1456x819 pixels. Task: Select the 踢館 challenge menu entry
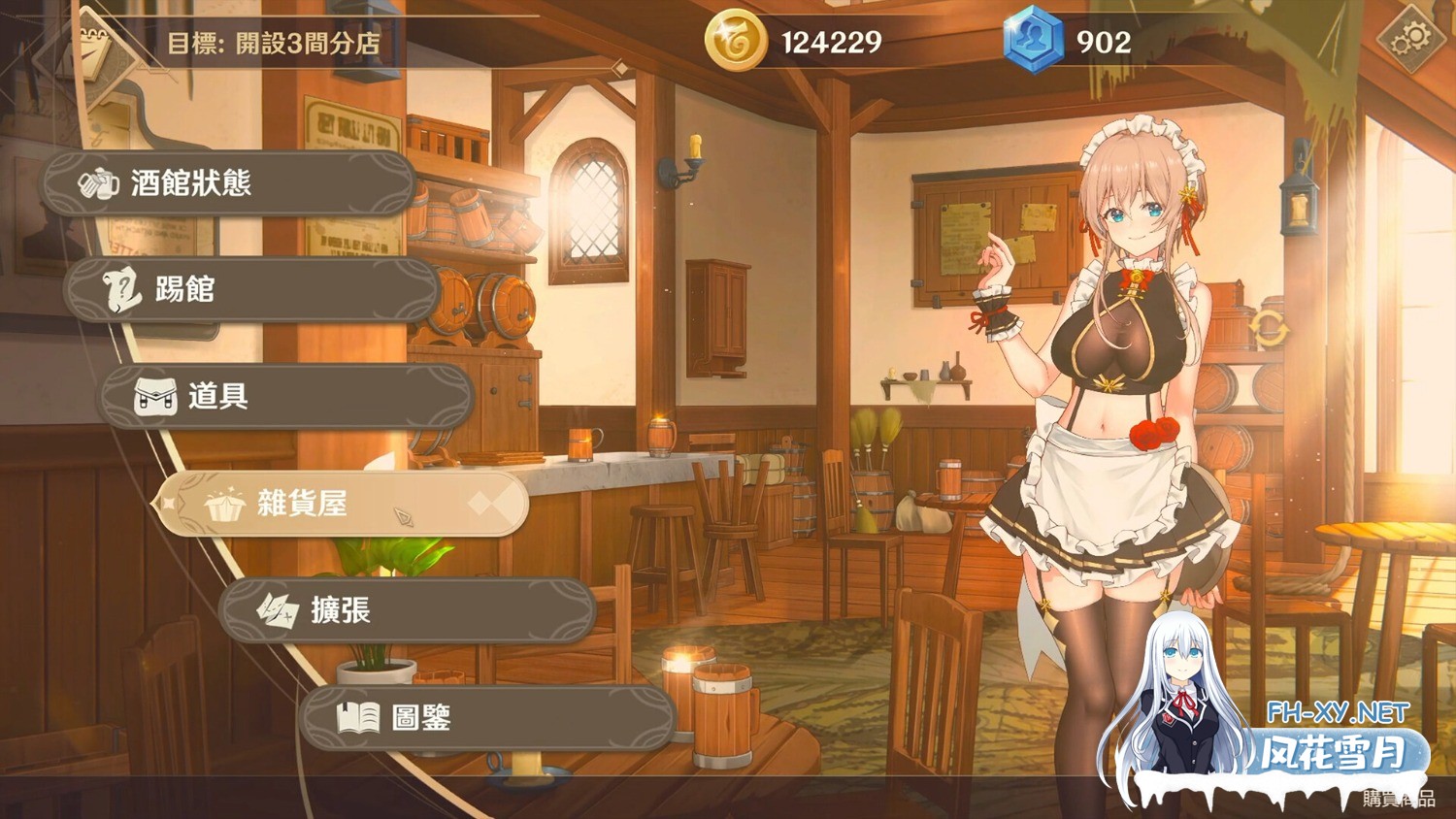[252, 289]
